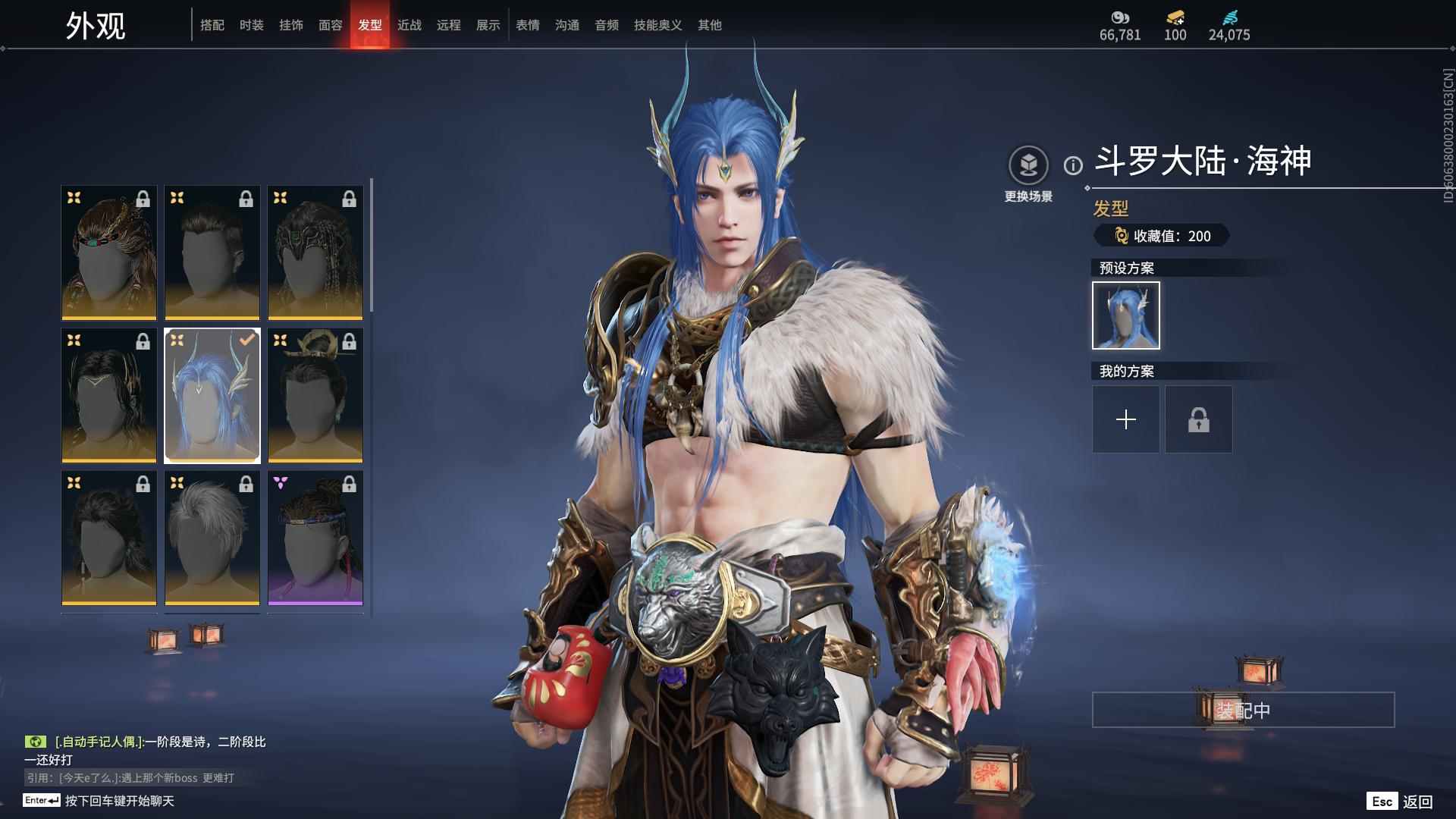Viewport: 1456px width, 819px height.
Task: Switch to the 搭配 tab
Action: pos(212,25)
